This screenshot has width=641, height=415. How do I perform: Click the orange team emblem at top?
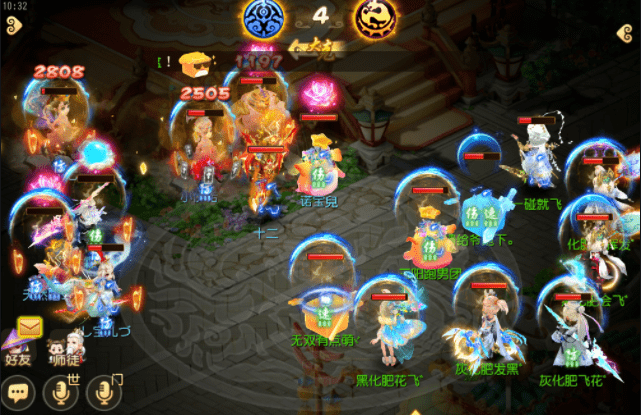tap(374, 19)
